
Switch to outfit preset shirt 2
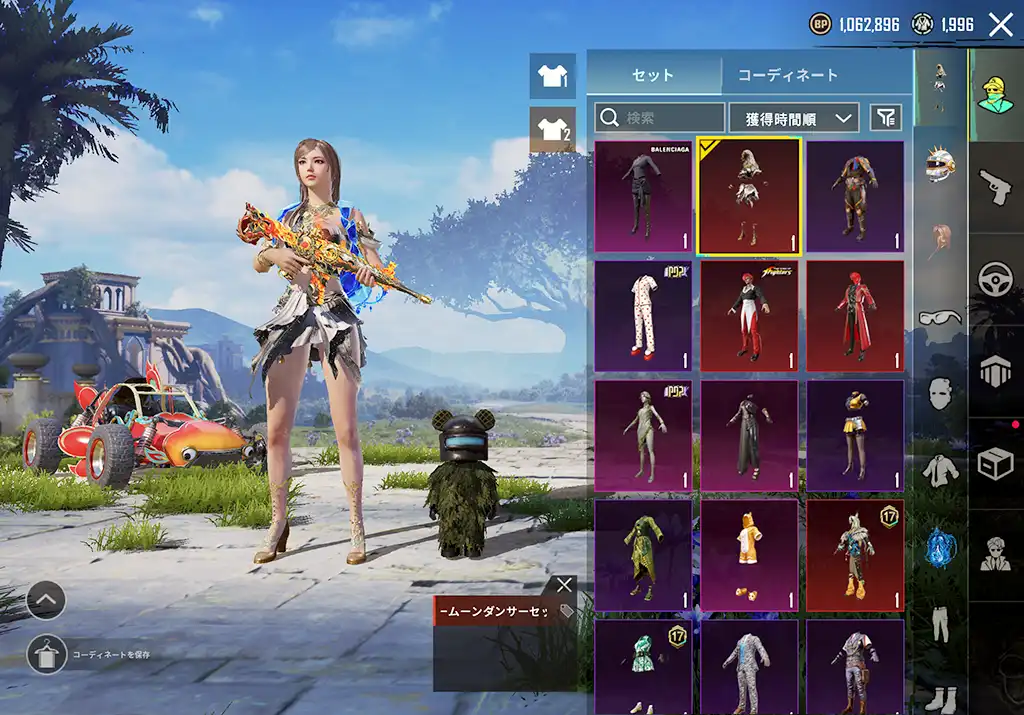(552, 129)
